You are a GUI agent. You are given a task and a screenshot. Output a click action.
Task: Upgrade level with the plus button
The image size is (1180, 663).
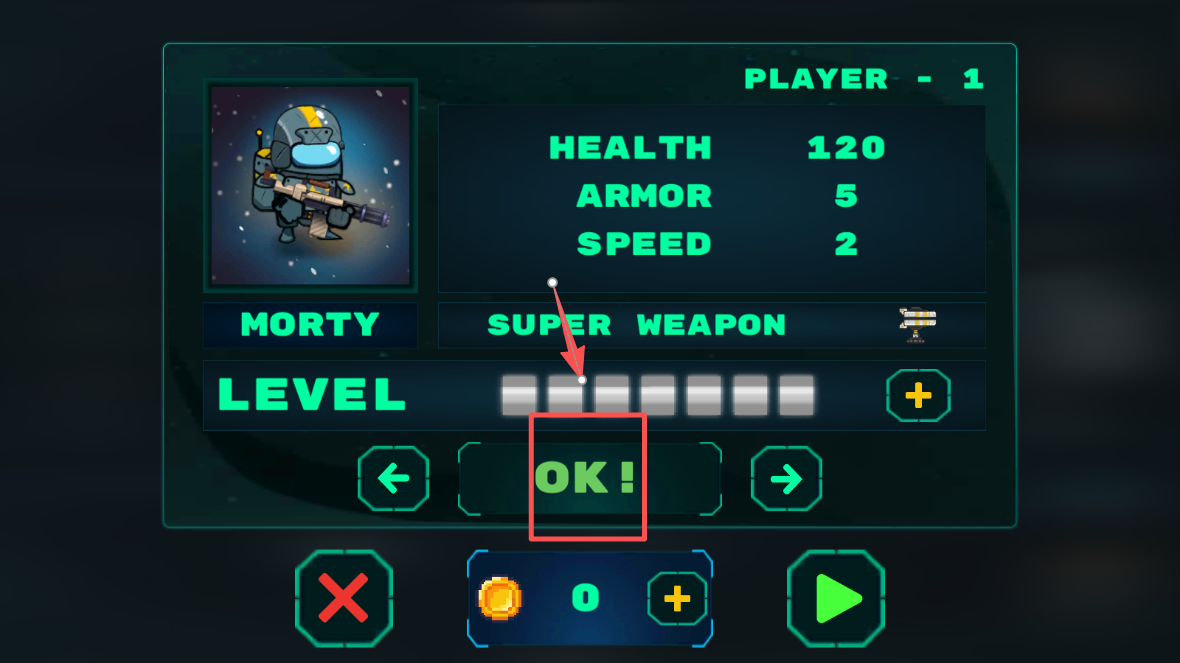point(918,396)
